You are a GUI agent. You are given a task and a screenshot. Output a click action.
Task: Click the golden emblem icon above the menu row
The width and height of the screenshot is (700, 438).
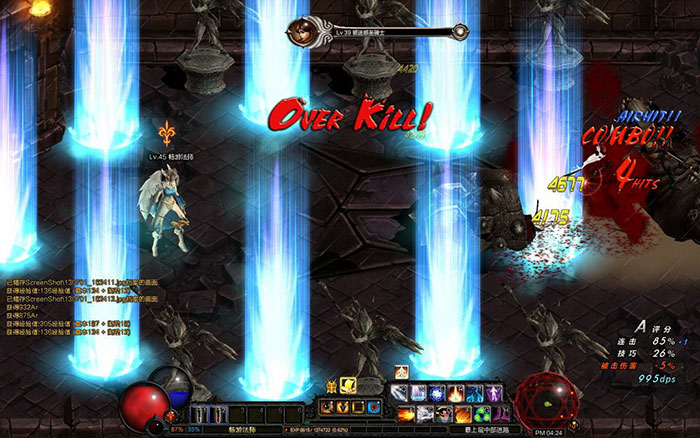pos(331,386)
